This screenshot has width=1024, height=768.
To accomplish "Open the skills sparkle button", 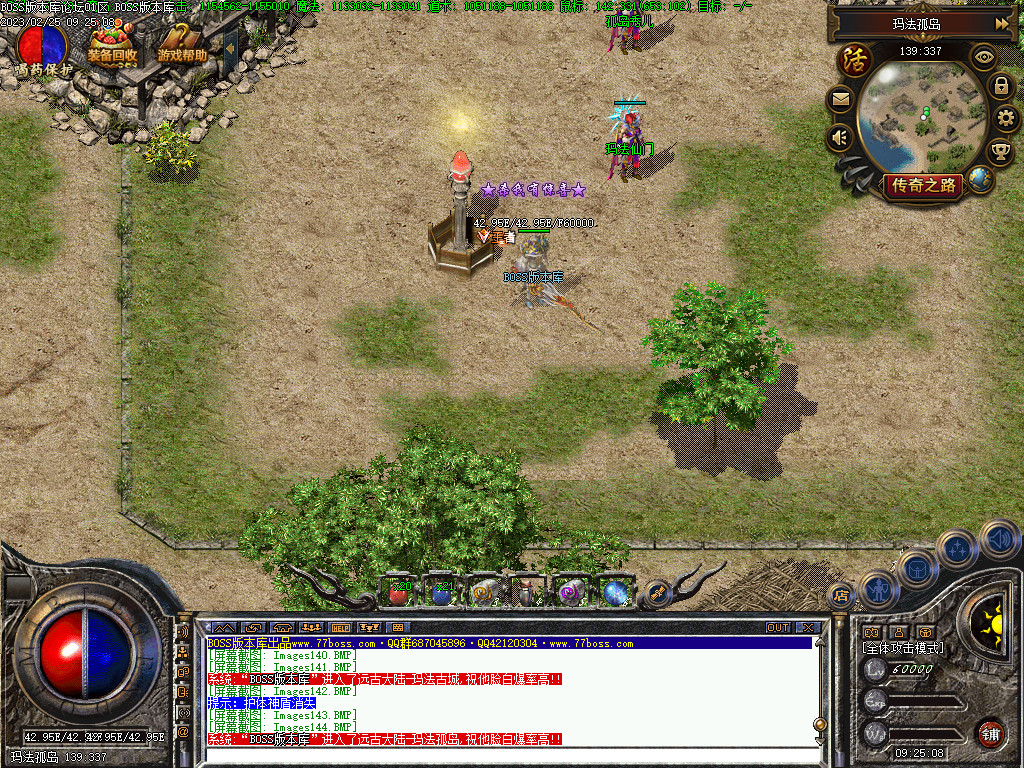I will (x=957, y=549).
